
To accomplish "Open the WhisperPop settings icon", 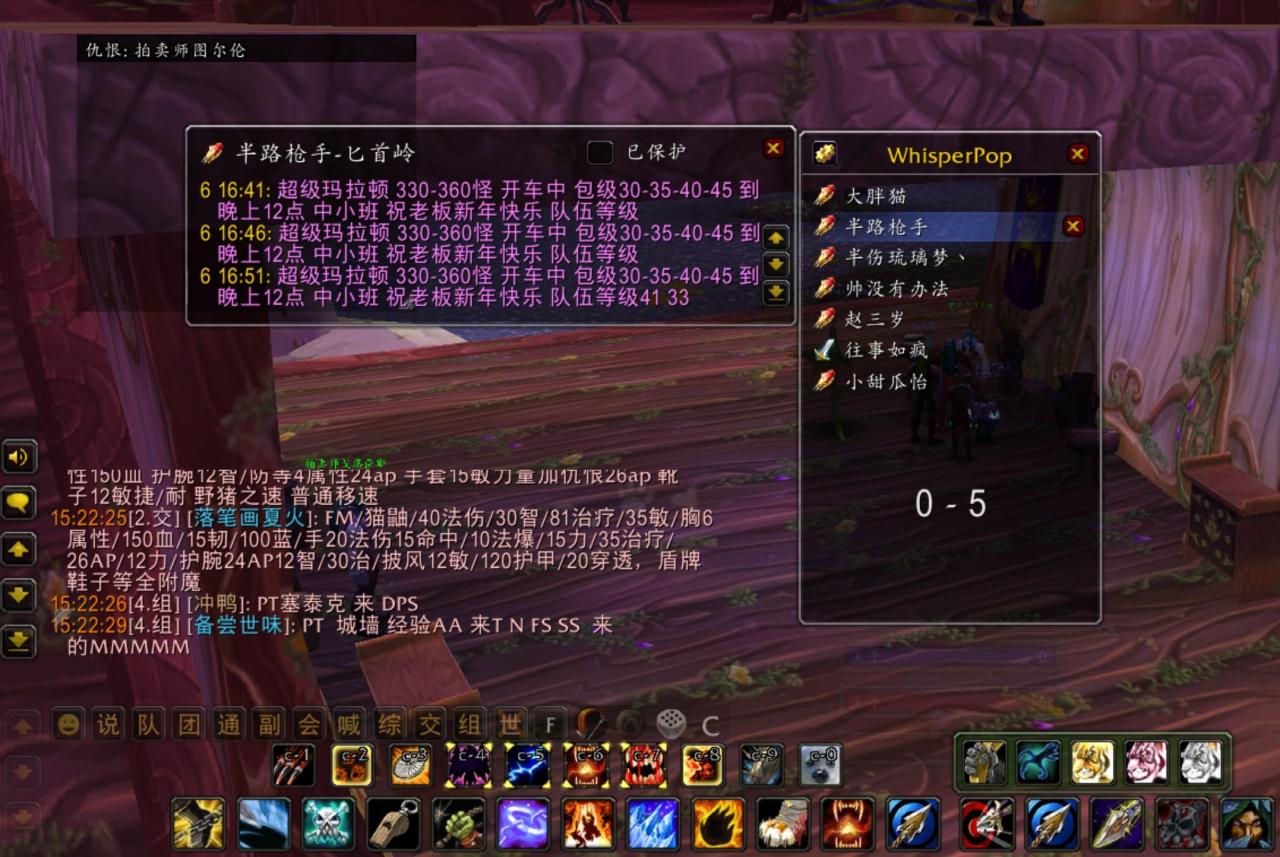I will [825, 154].
